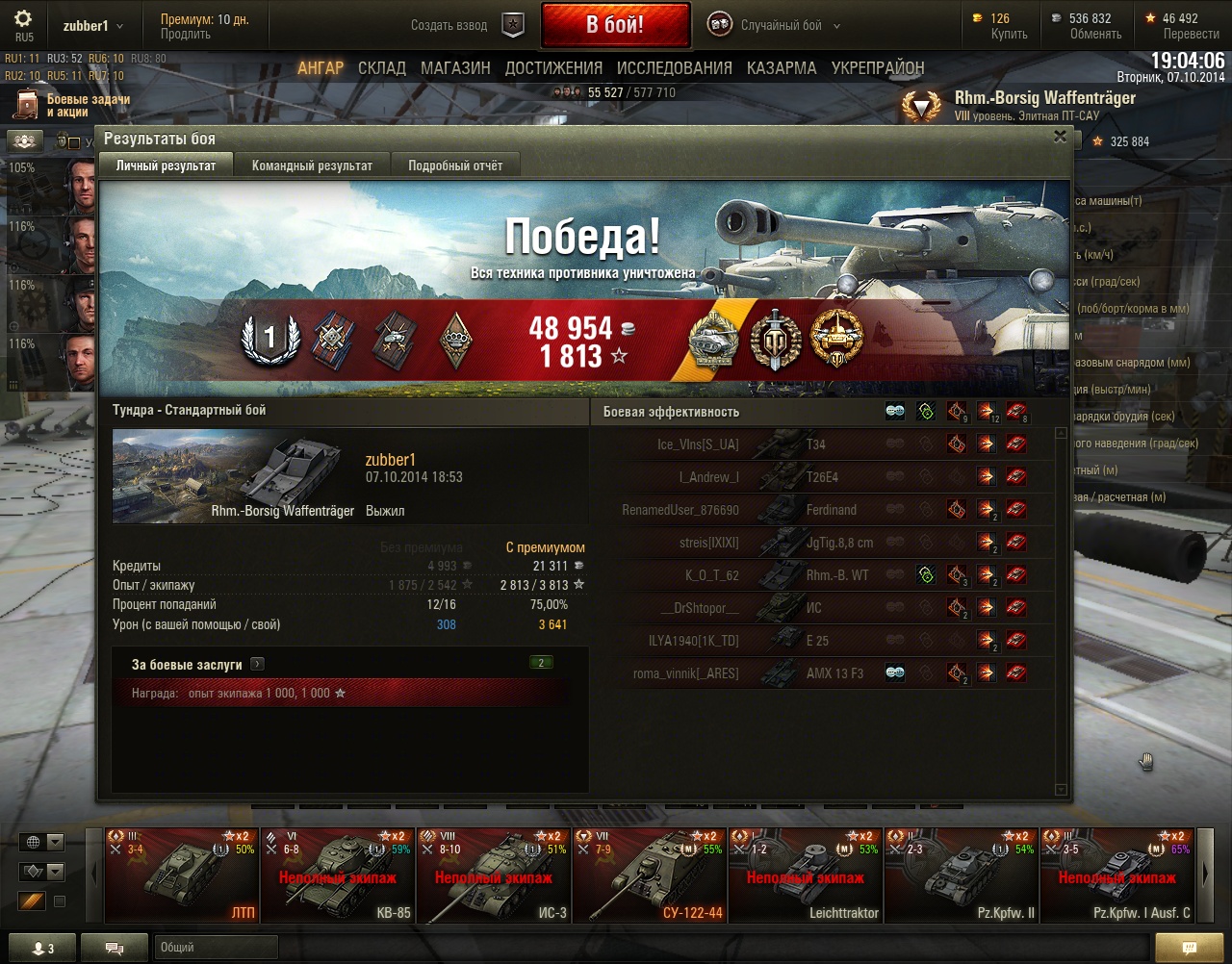Go to the МАГАЗИН section
Viewport: 1232px width, 964px height.
tap(455, 68)
